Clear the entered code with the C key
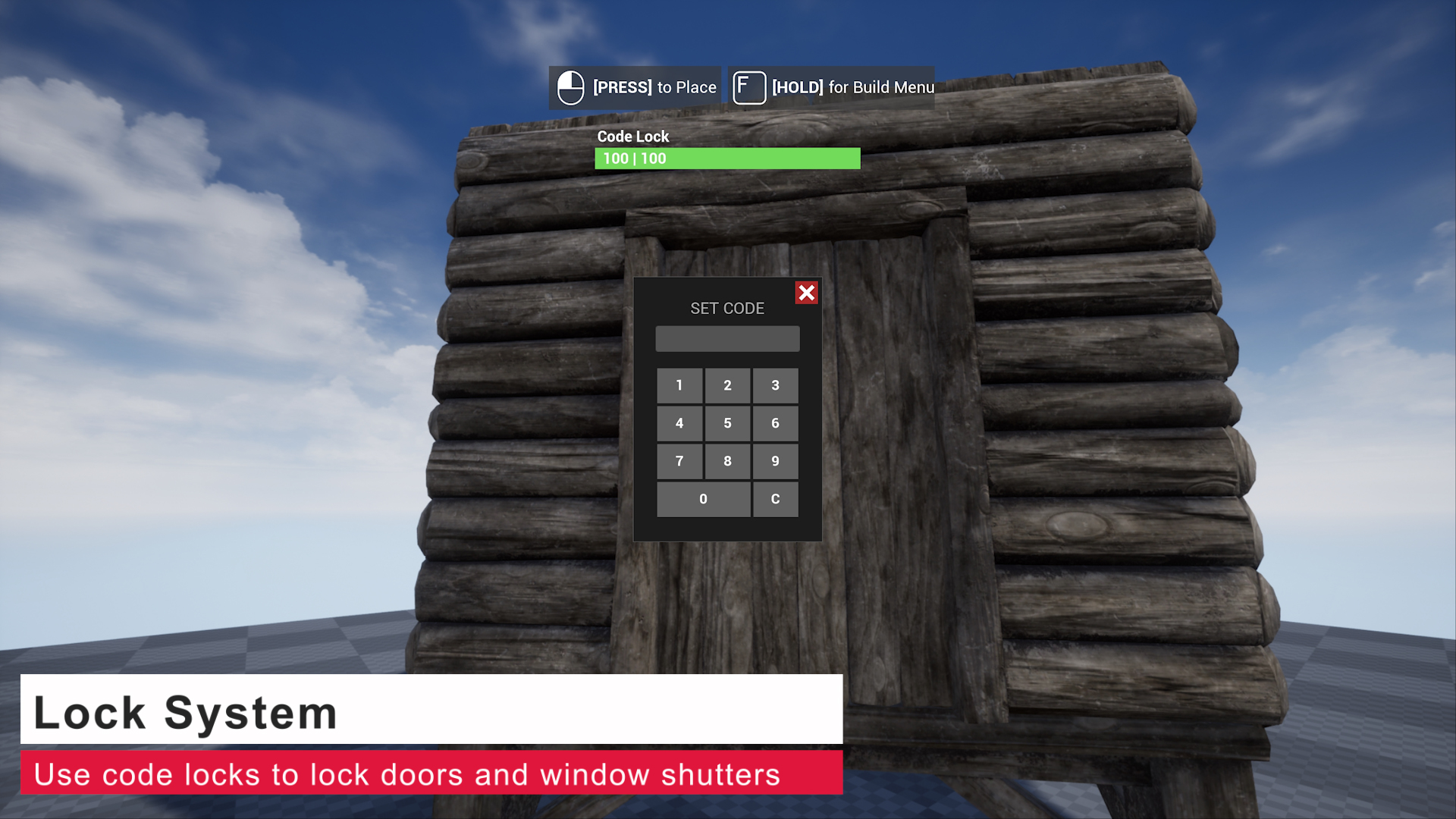1456x819 pixels. 775,499
